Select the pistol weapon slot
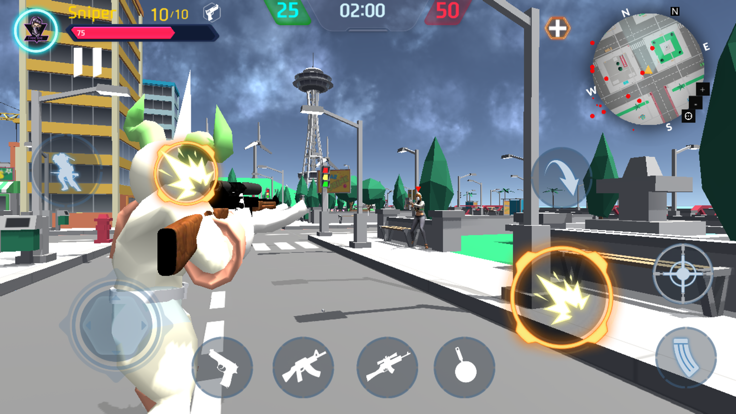Viewport: 736px width, 414px height. pyautogui.click(x=222, y=367)
